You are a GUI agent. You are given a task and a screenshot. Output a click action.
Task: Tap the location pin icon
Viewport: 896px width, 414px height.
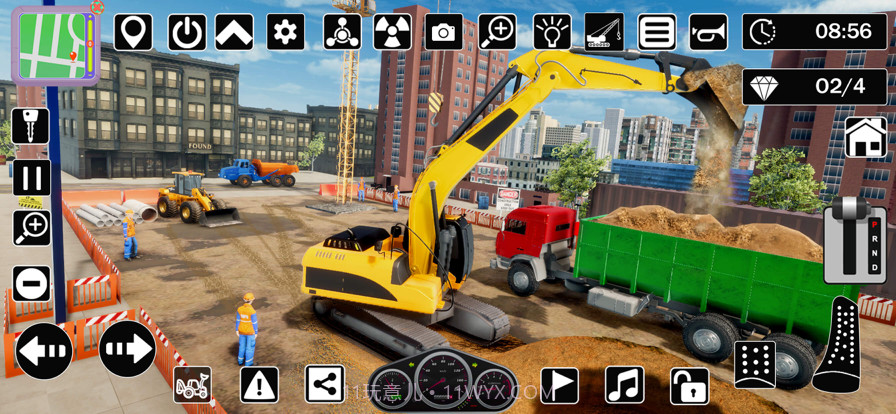point(133,32)
